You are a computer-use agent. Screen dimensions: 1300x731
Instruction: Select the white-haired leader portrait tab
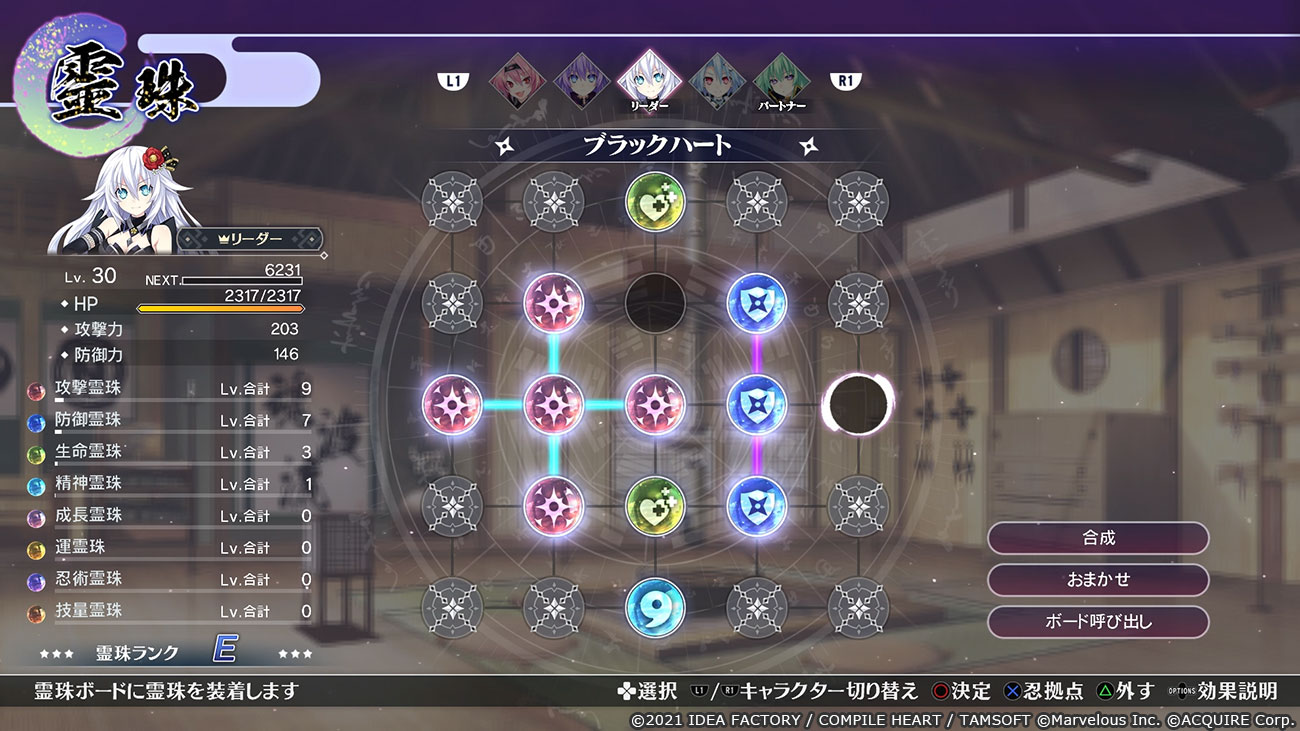click(x=645, y=80)
